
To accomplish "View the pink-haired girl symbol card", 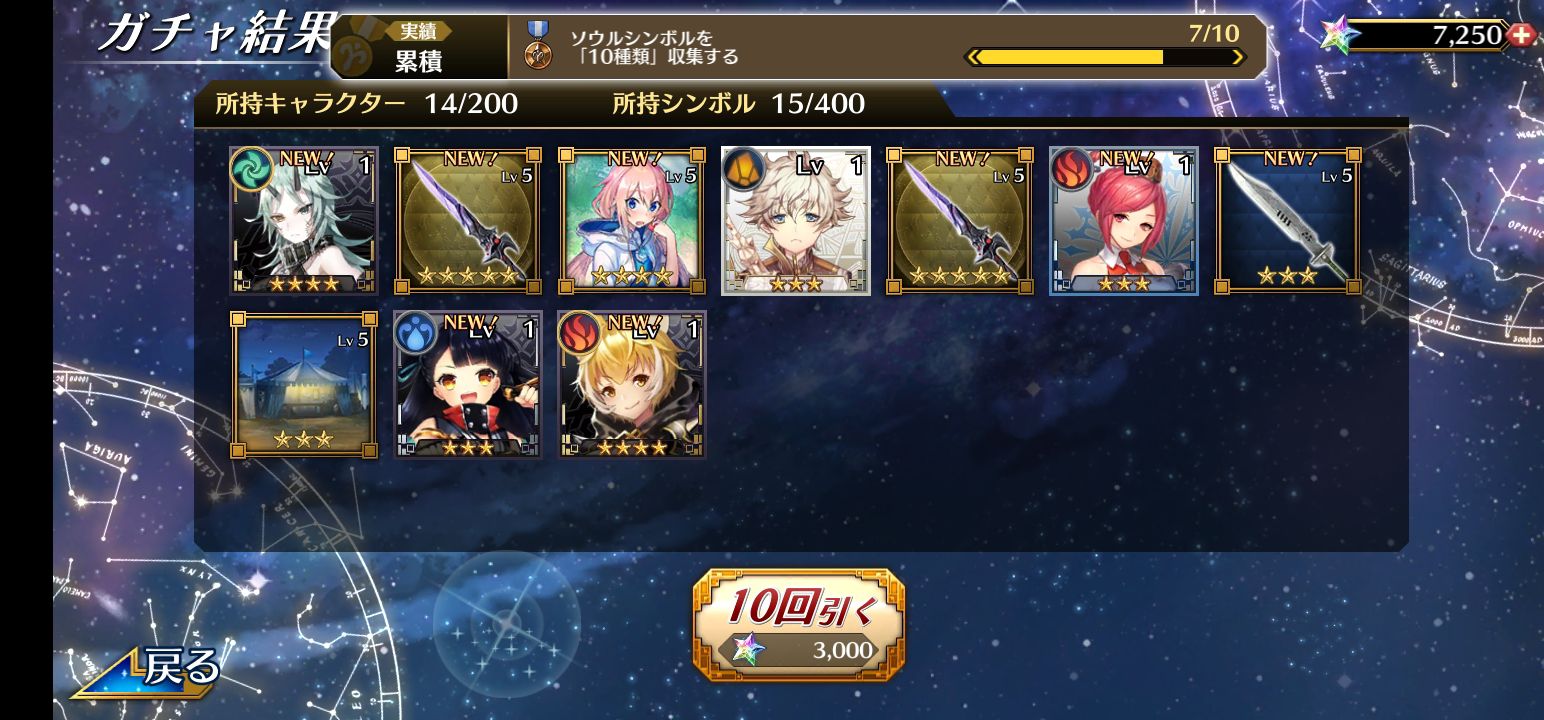I will tap(632, 221).
